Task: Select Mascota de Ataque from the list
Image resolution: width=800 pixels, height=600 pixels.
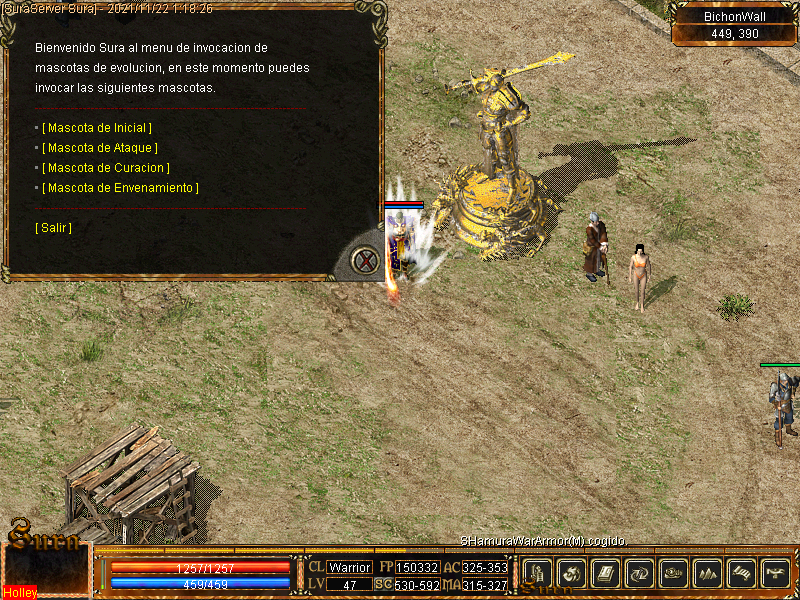Action: 100,148
